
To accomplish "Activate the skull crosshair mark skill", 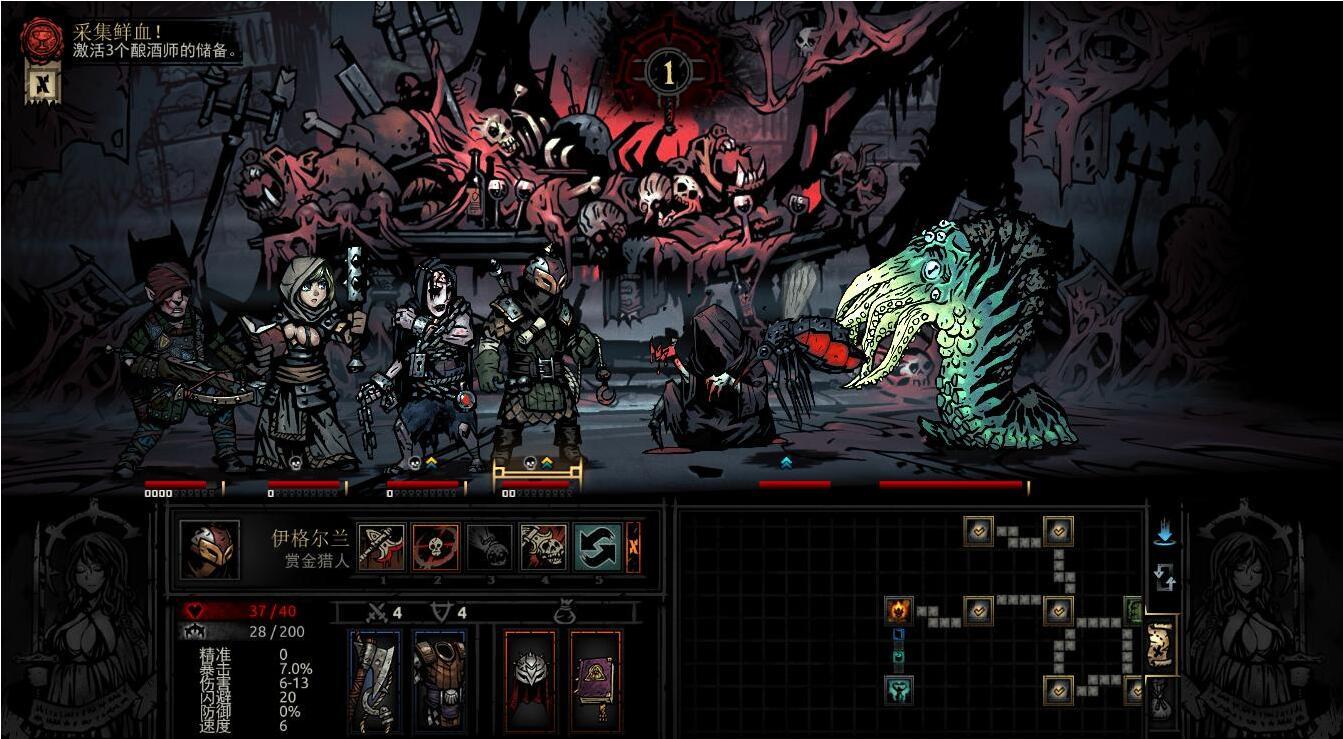I will [436, 547].
